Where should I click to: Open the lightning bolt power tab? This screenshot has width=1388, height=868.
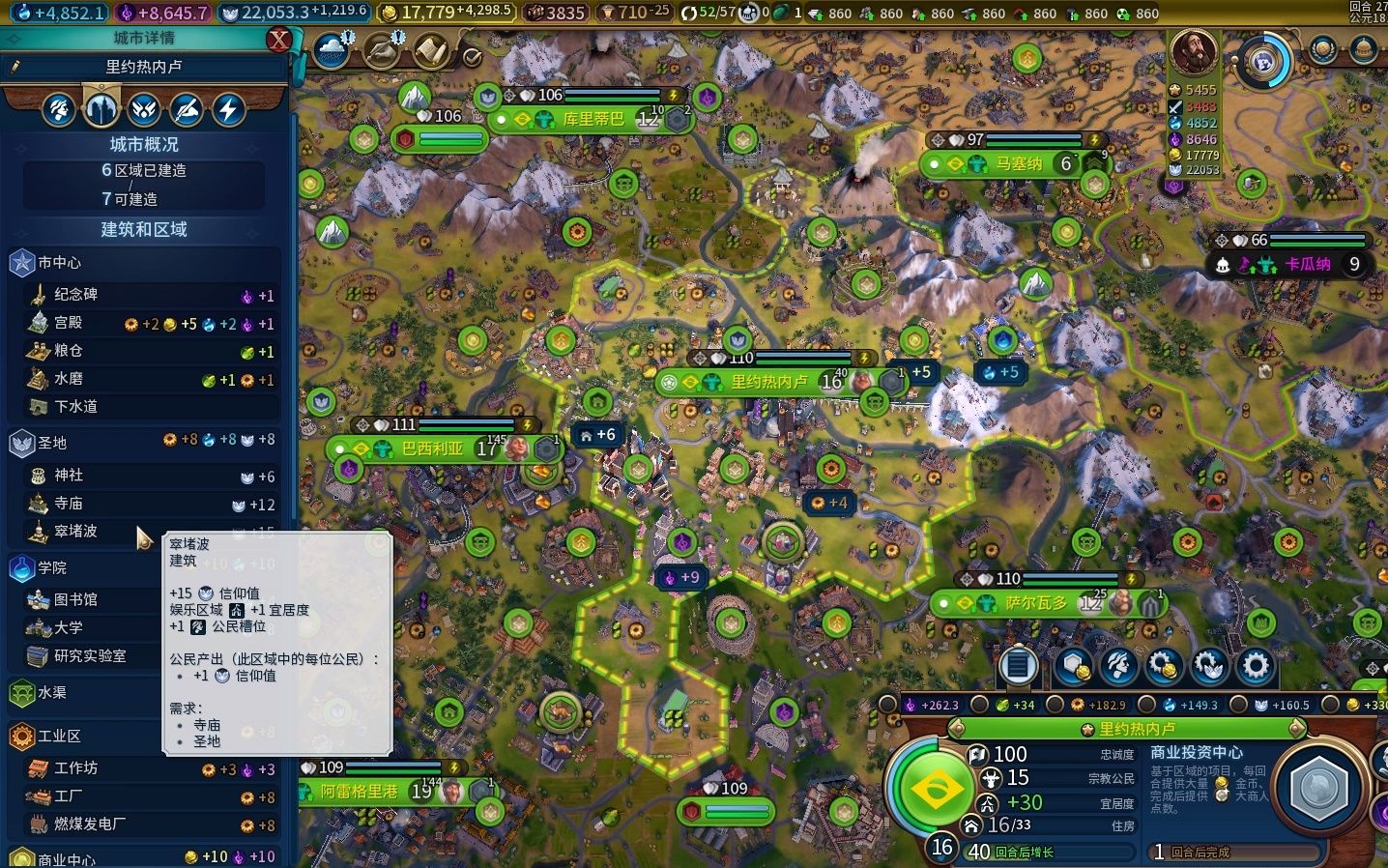(228, 109)
